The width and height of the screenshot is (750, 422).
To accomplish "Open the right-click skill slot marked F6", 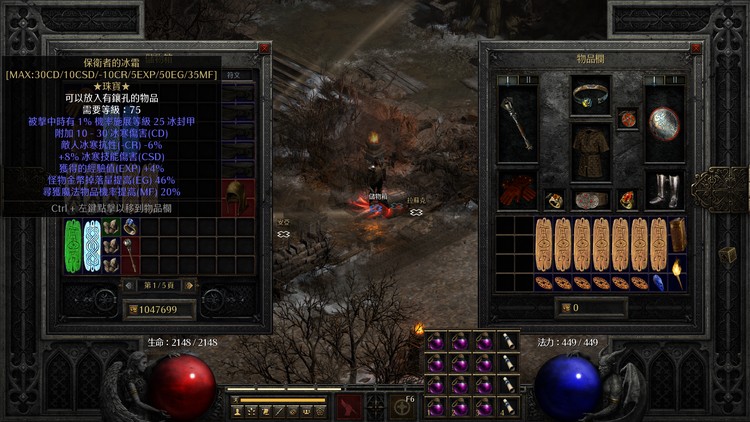I will click(403, 405).
